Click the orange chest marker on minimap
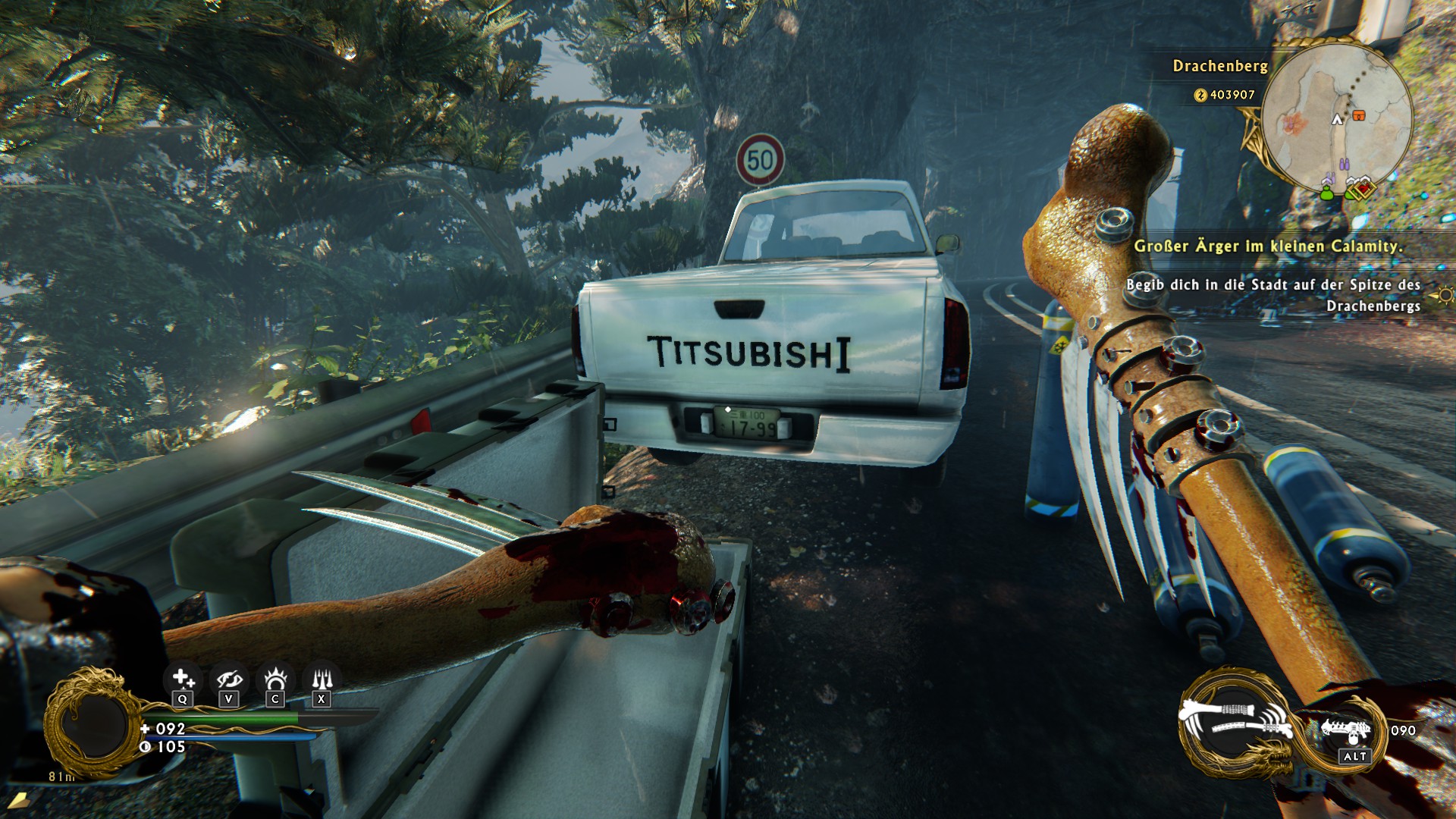 coord(1358,115)
